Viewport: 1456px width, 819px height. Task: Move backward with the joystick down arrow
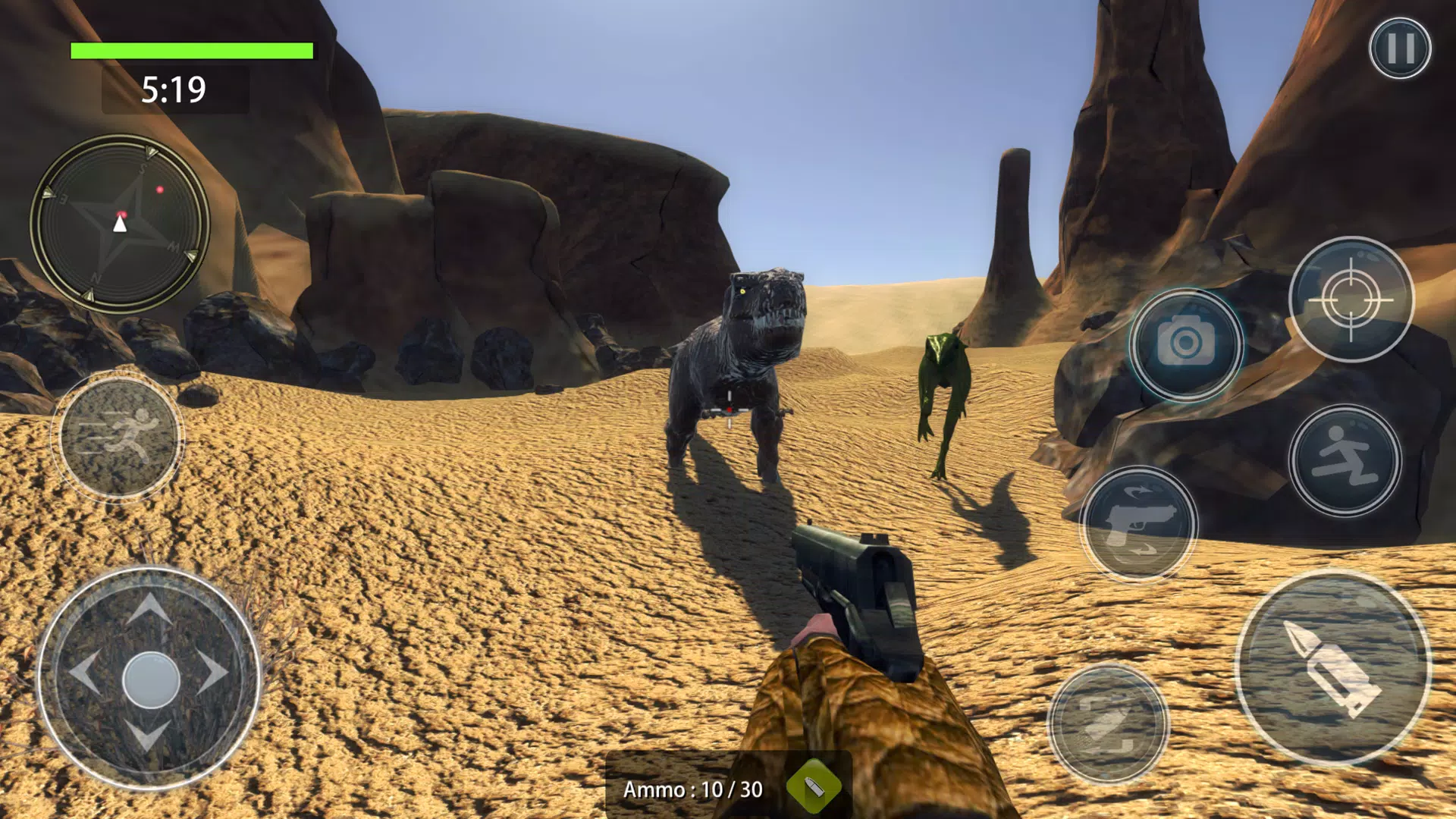tap(147, 736)
